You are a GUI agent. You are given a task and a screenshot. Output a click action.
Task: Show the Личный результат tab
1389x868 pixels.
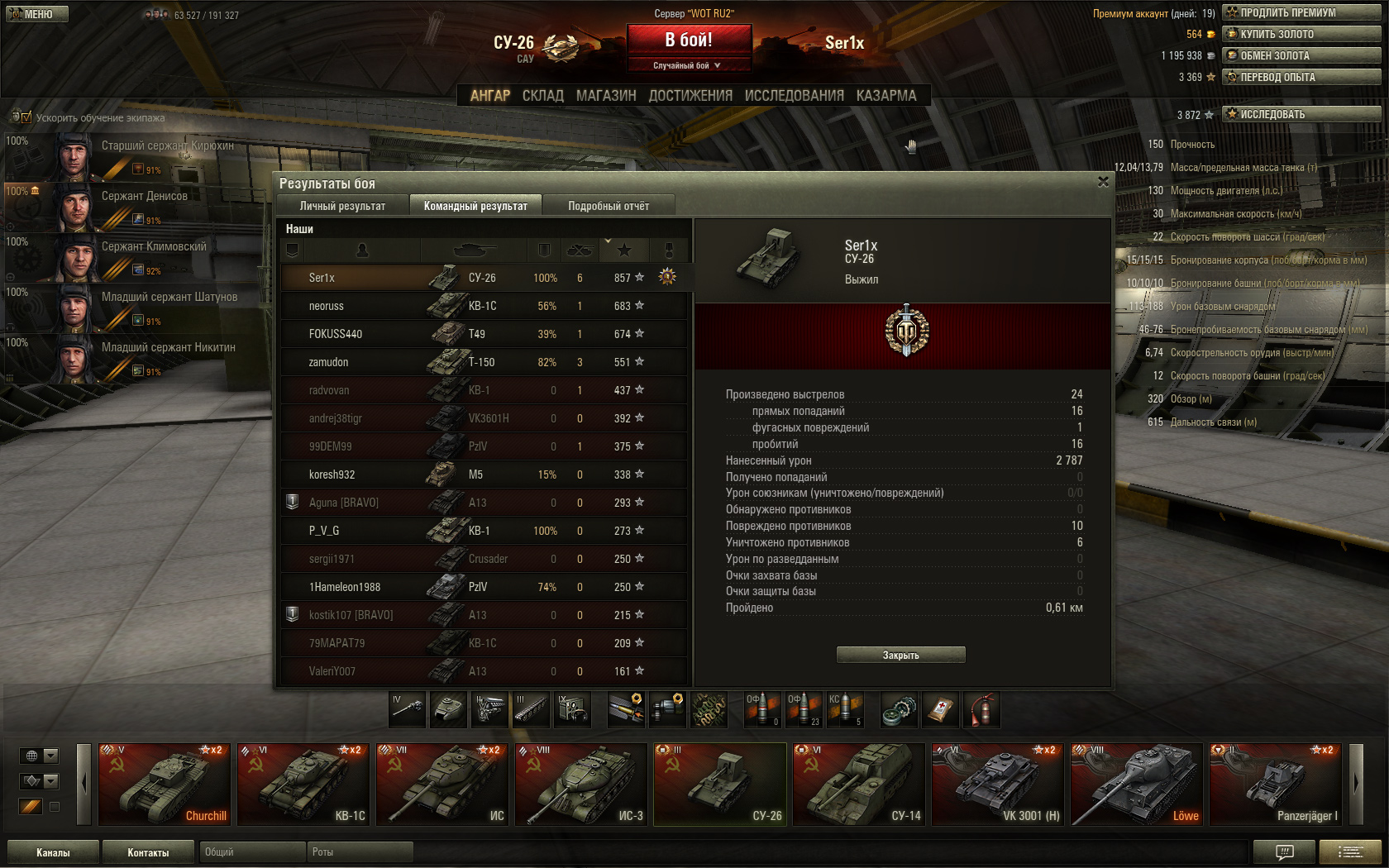point(342,206)
